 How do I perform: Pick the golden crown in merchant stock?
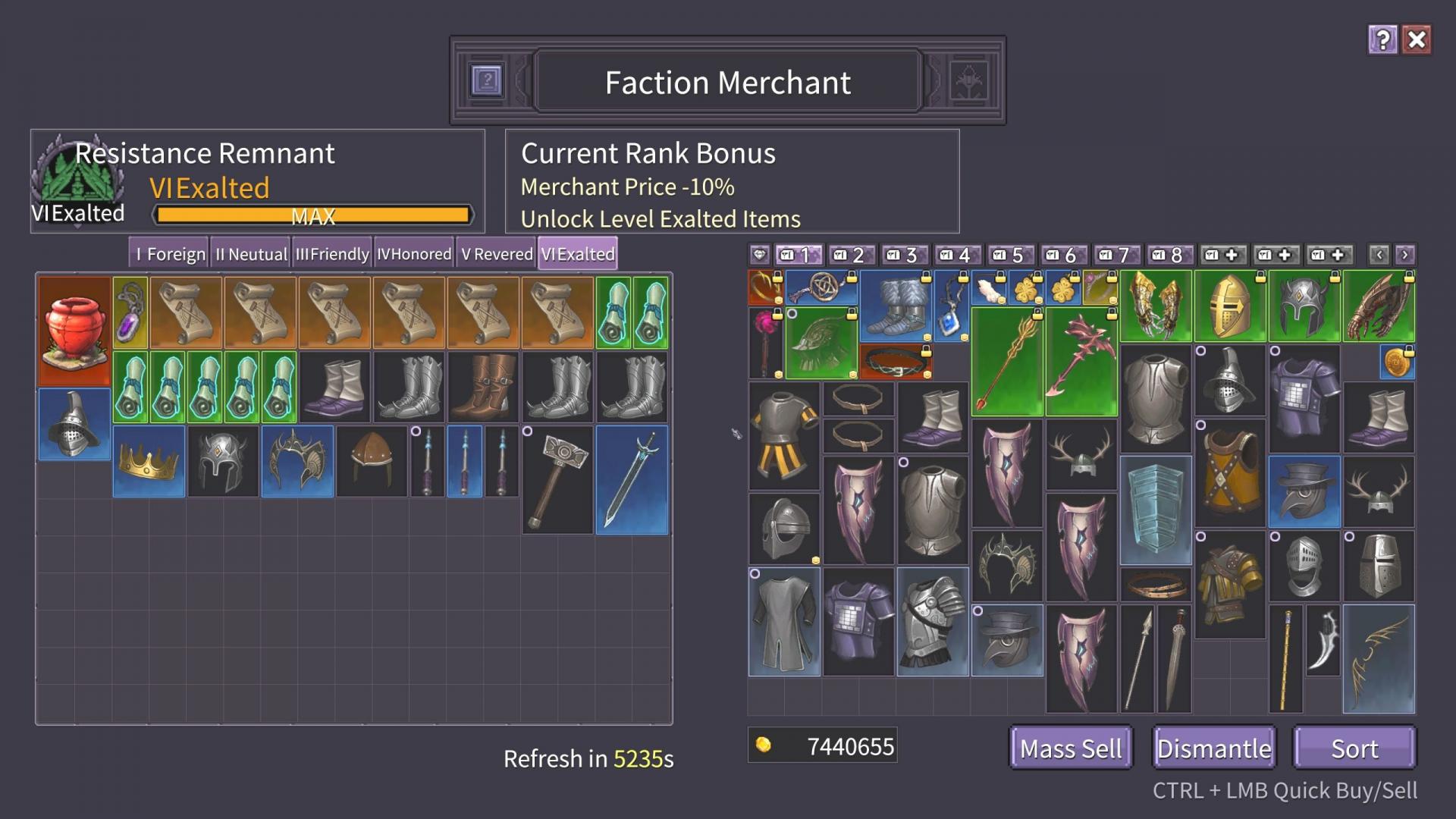coord(149,461)
